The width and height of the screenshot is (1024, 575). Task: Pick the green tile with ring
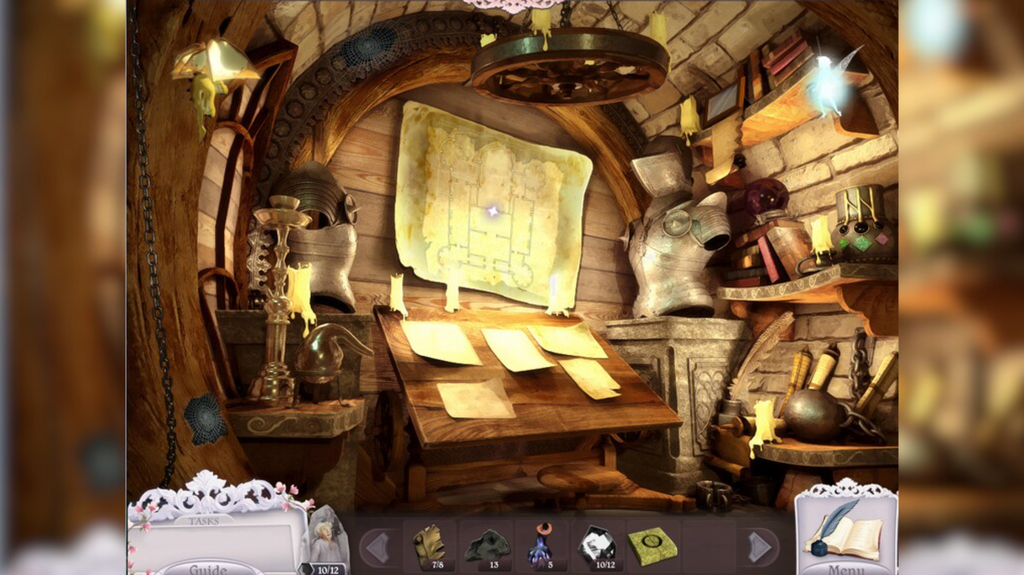tap(652, 546)
